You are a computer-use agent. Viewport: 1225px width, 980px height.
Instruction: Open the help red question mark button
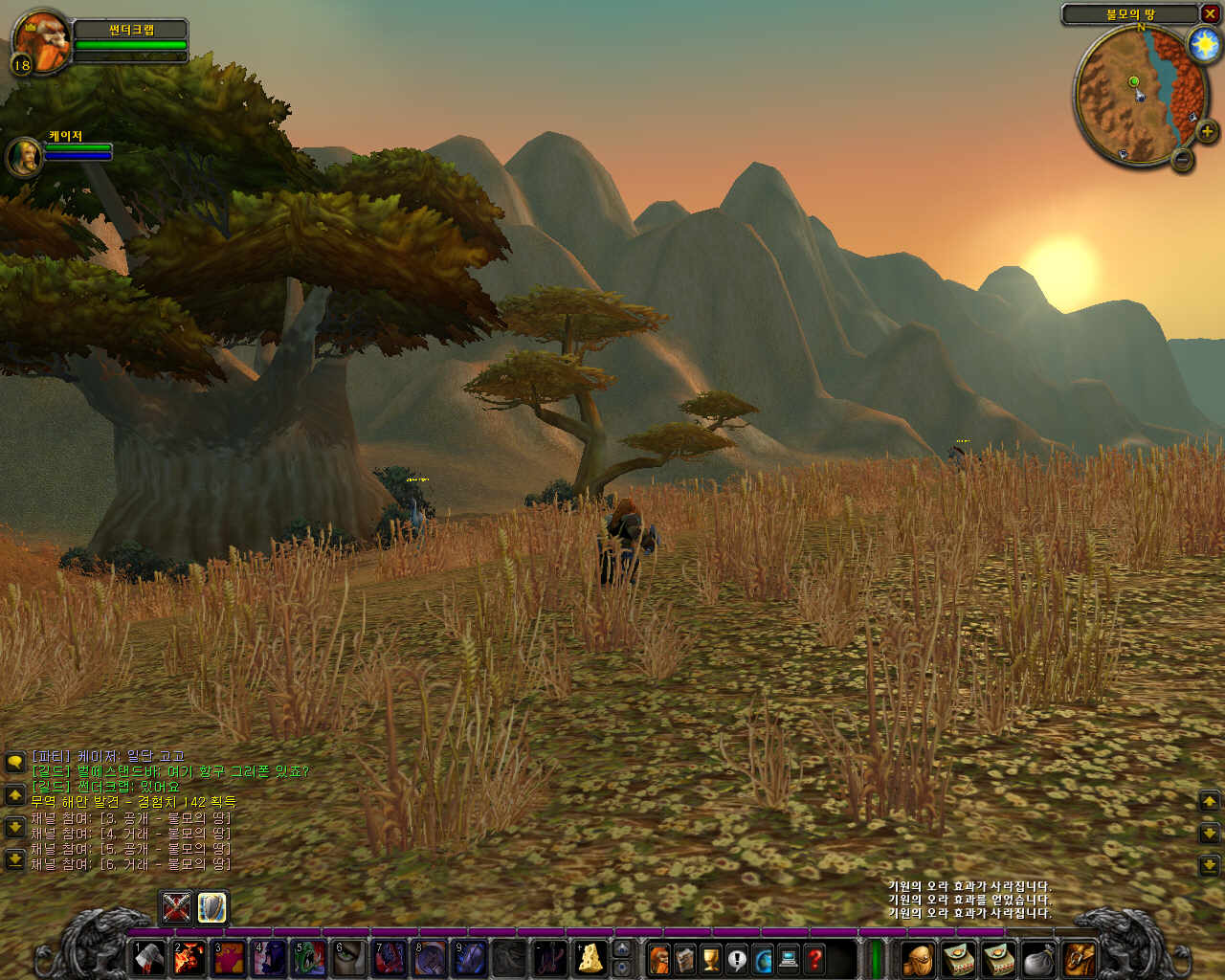(x=814, y=958)
